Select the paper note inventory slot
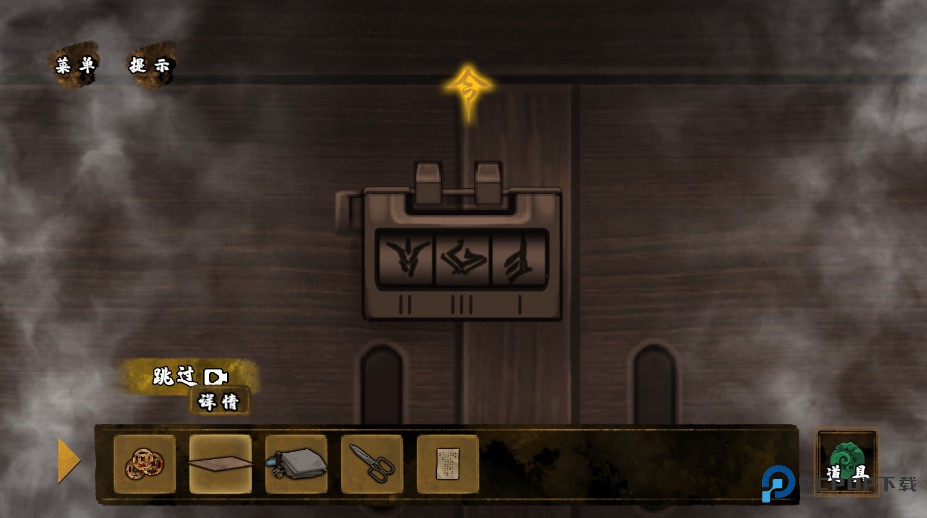Image resolution: width=927 pixels, height=518 pixels. click(x=447, y=464)
